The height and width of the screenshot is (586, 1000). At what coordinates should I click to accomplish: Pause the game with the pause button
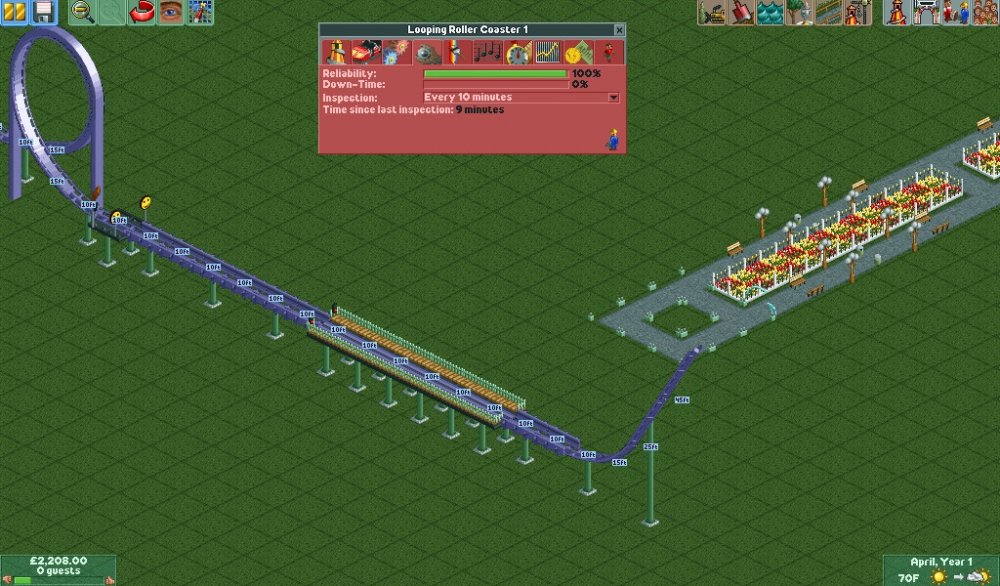(x=14, y=12)
